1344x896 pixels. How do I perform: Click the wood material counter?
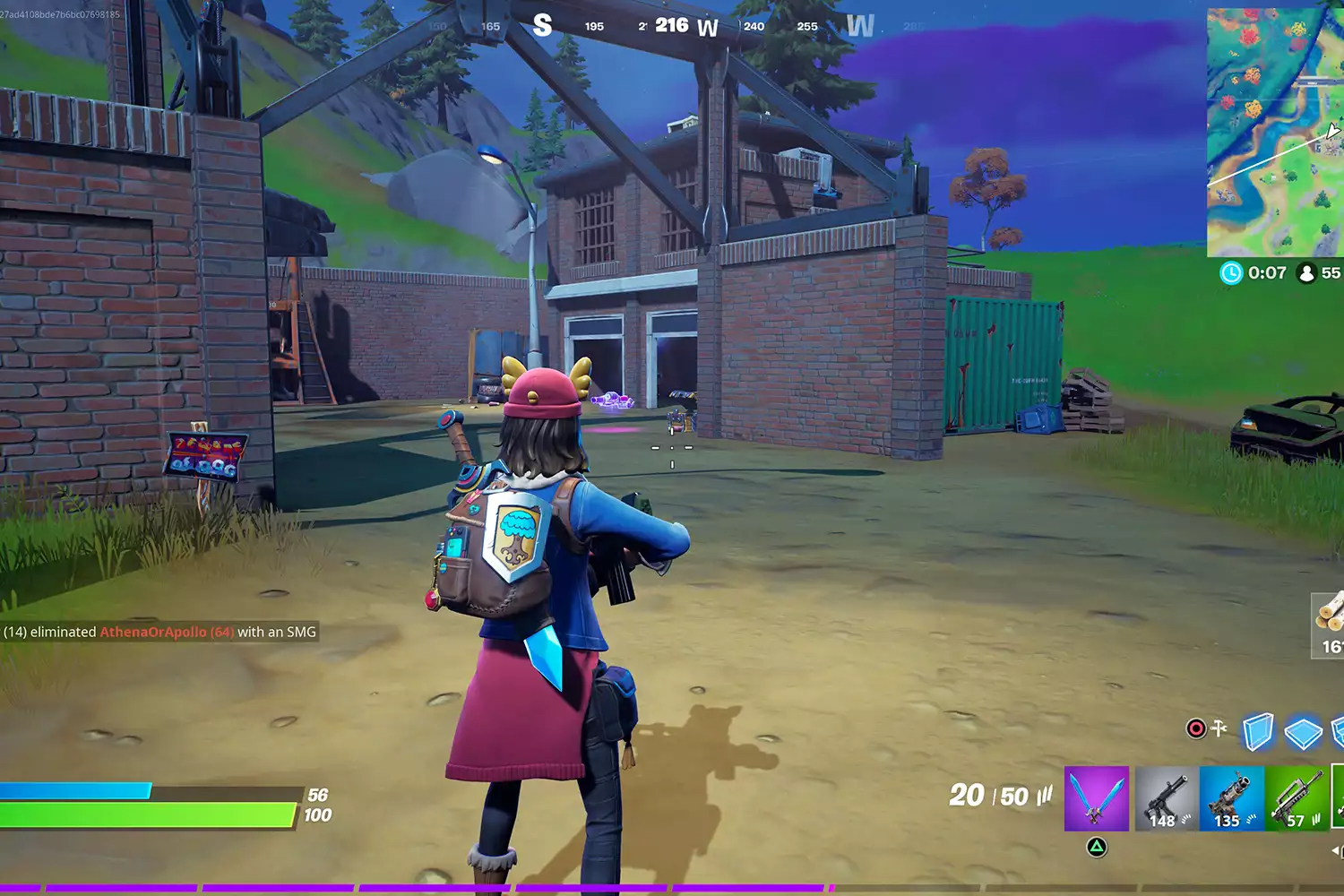(1330, 625)
